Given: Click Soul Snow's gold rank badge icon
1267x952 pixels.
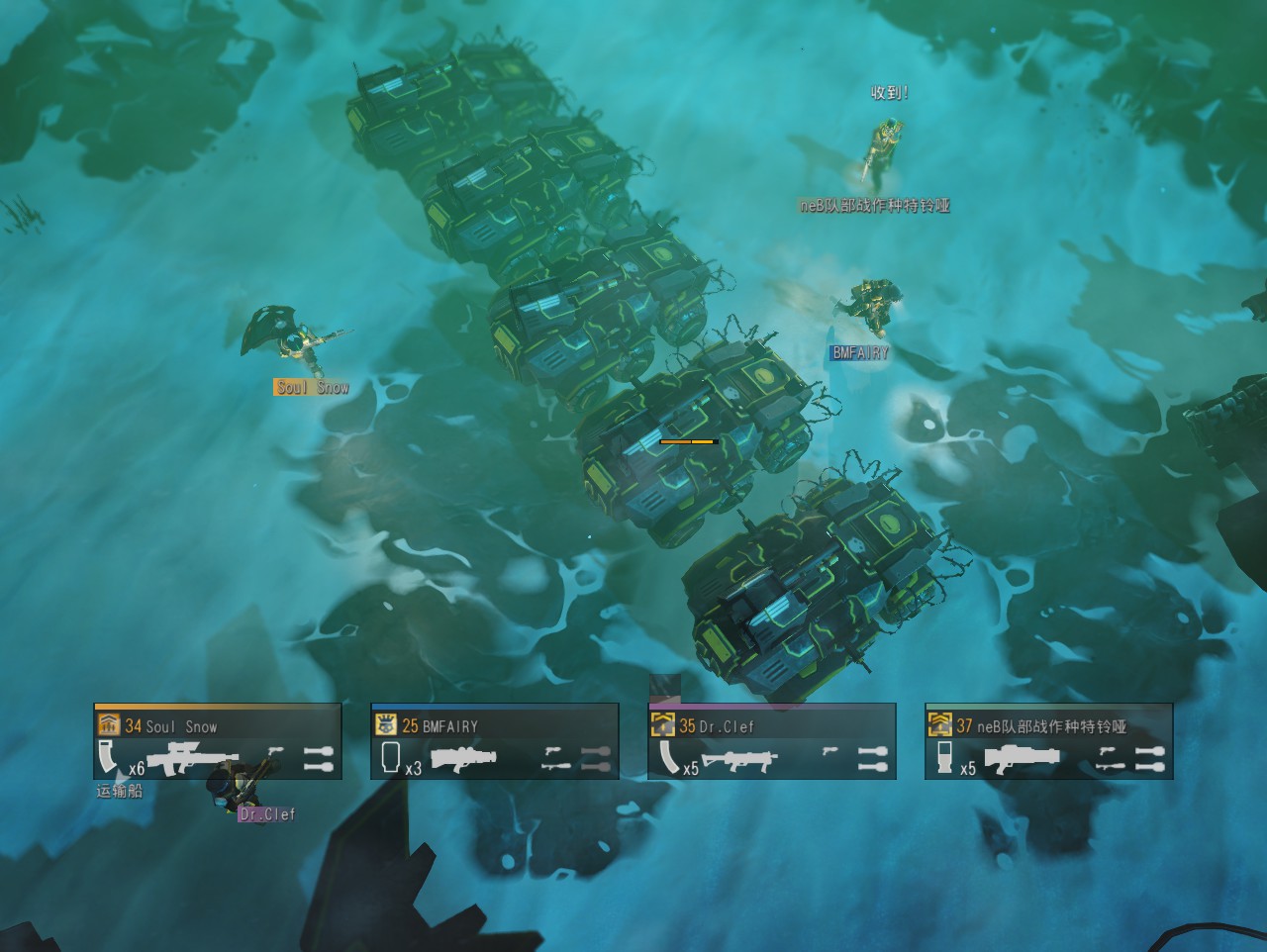Looking at the screenshot, I should point(109,724).
